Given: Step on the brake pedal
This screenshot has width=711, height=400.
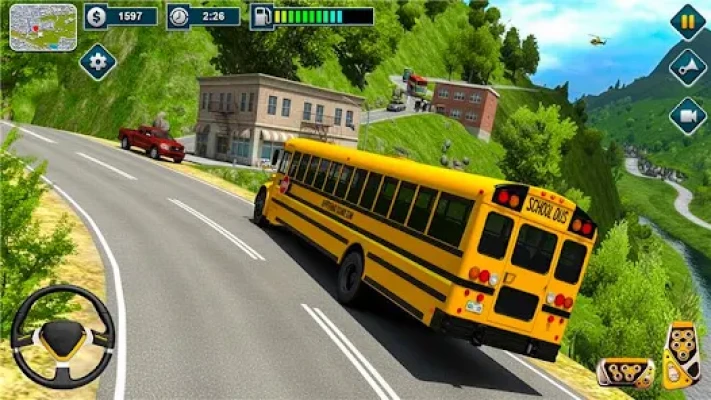Looking at the screenshot, I should point(626,371).
